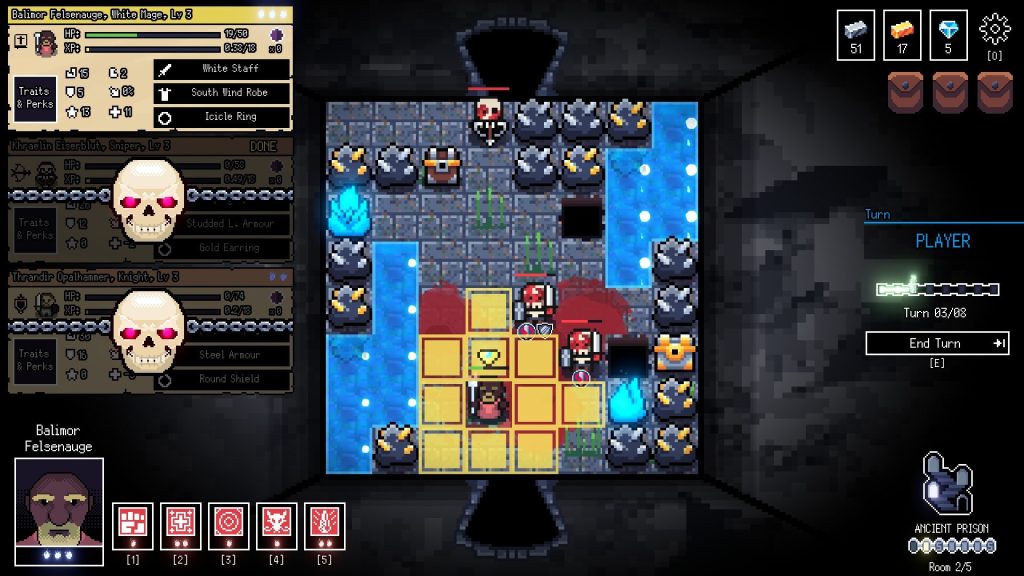Image resolution: width=1024 pixels, height=576 pixels.
Task: Activate the bullseye target ability
Action: (x=229, y=523)
